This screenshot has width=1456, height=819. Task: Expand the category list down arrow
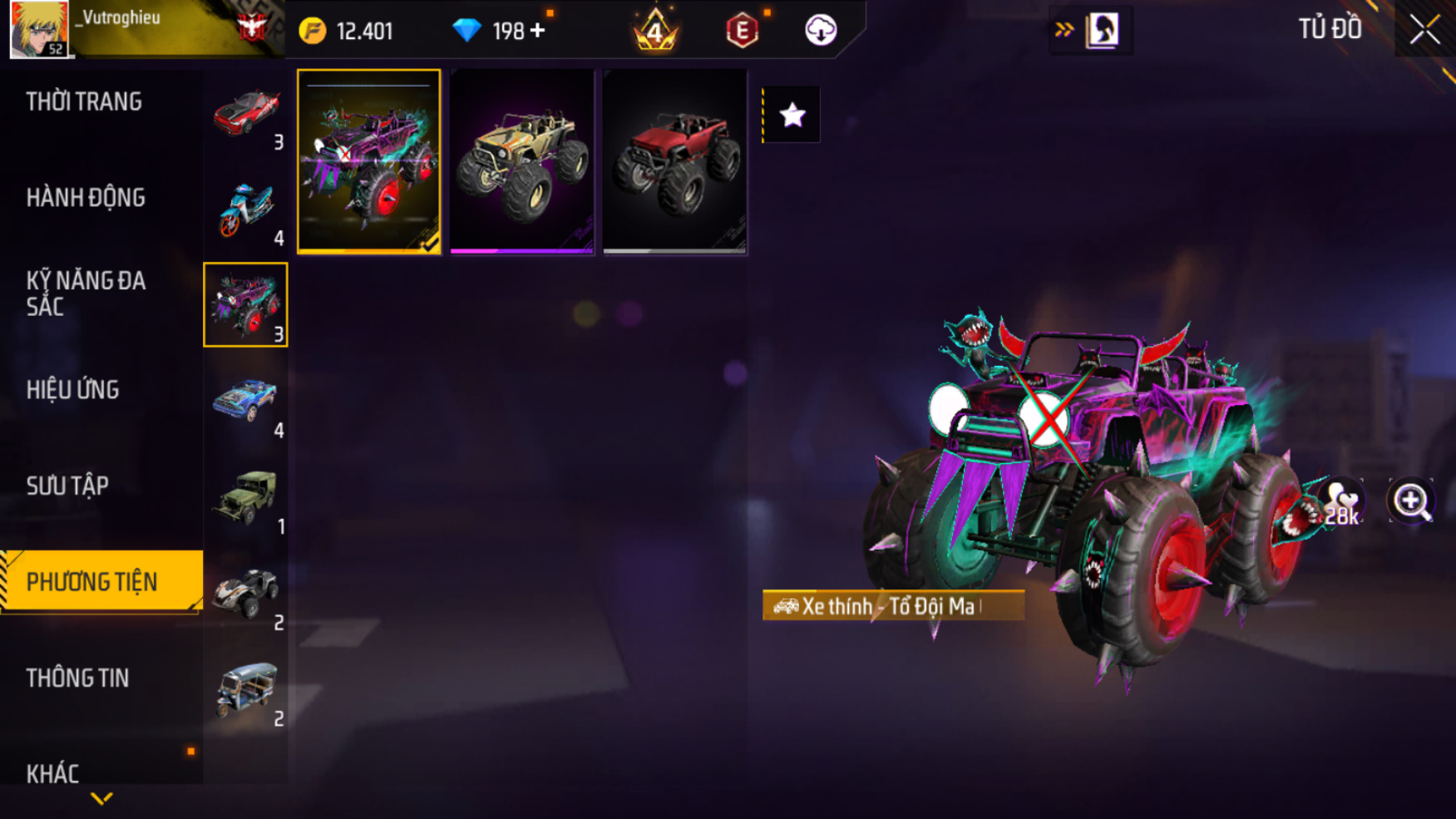tap(101, 799)
